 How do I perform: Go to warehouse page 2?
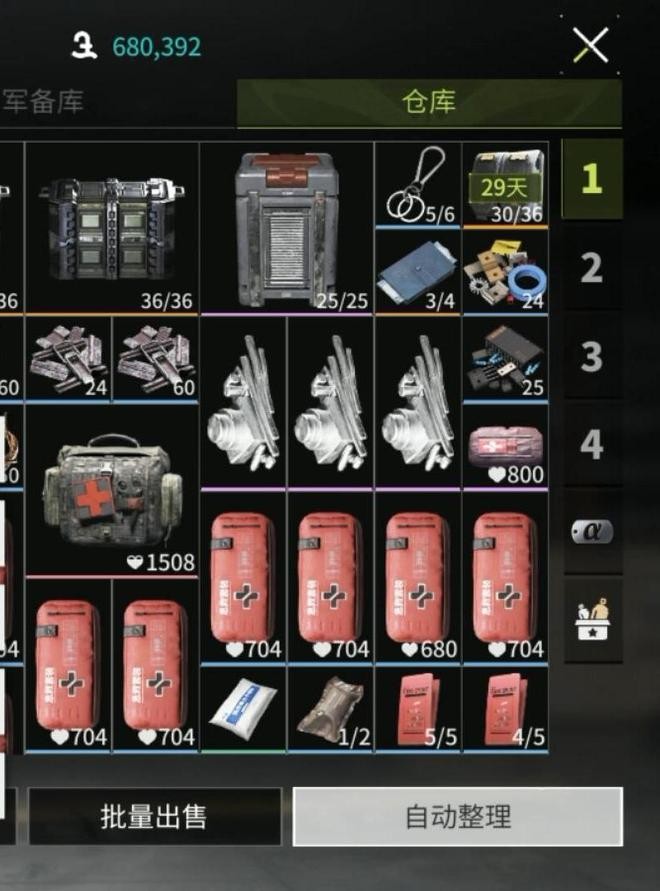(x=591, y=267)
